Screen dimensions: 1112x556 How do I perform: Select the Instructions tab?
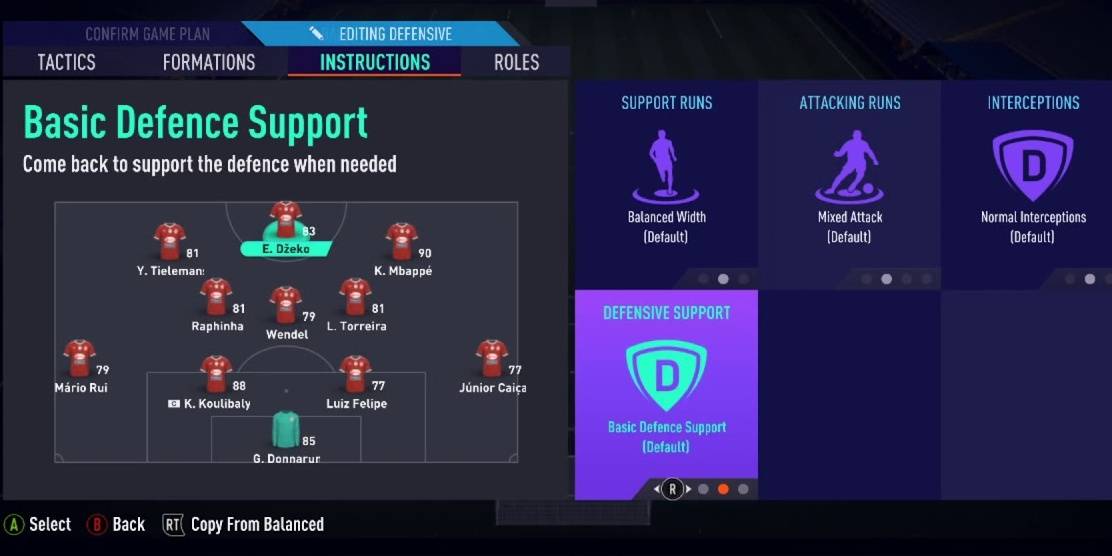[x=375, y=62]
